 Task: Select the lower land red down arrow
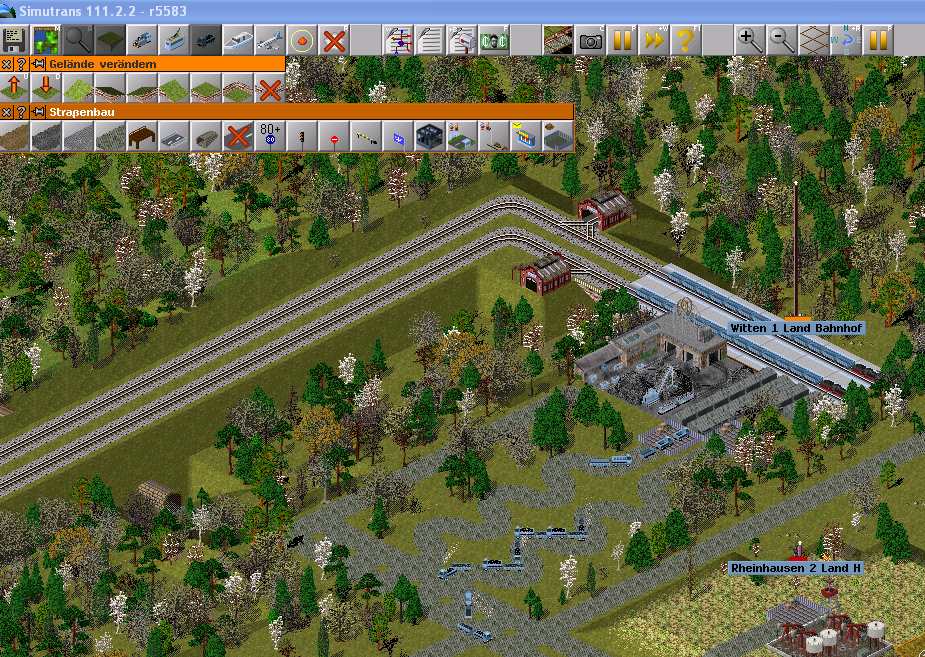pyautogui.click(x=46, y=87)
